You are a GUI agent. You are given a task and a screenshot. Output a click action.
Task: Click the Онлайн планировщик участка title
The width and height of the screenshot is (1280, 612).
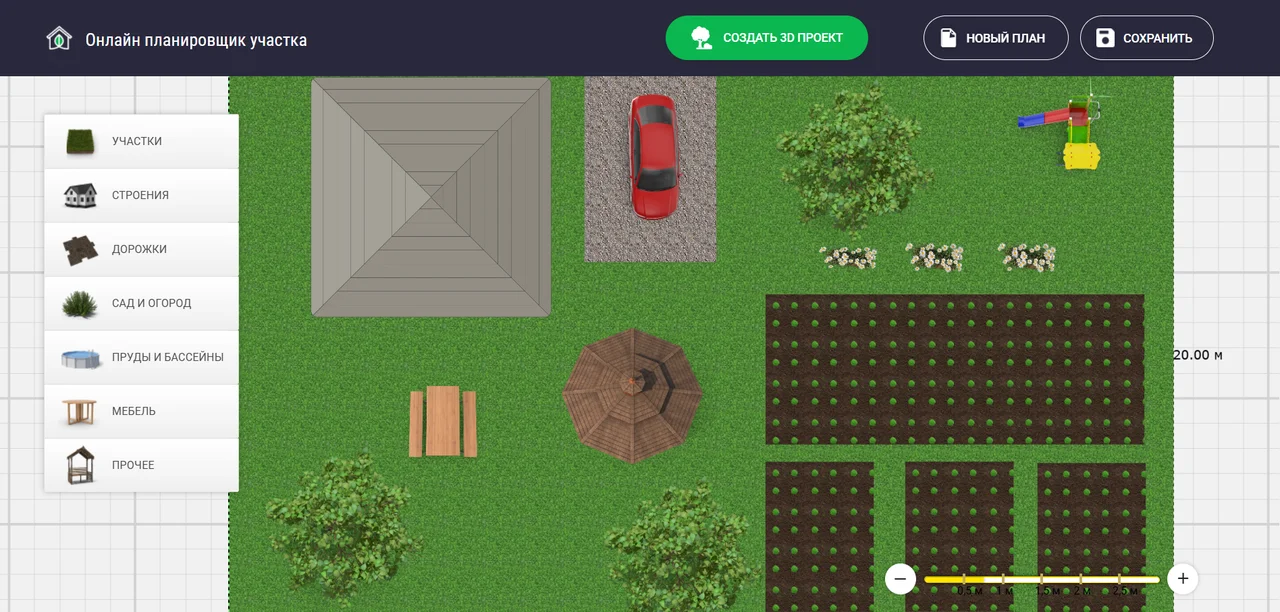pyautogui.click(x=196, y=40)
